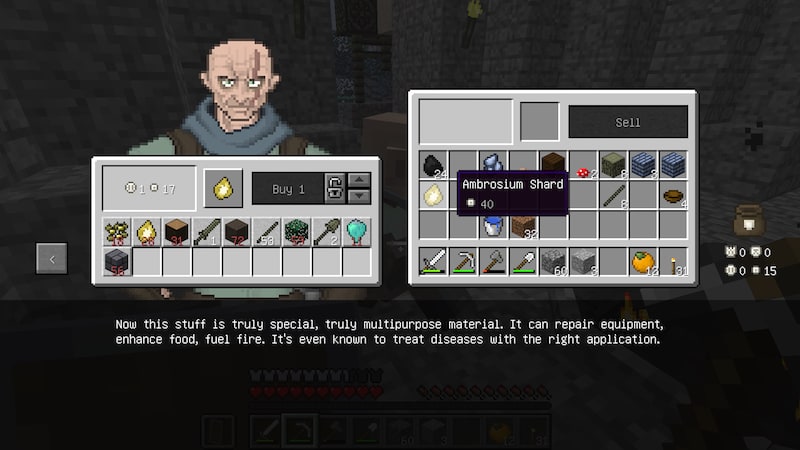Select the water bucket in inventory
Screen dimensions: 800x450
pos(493,226)
